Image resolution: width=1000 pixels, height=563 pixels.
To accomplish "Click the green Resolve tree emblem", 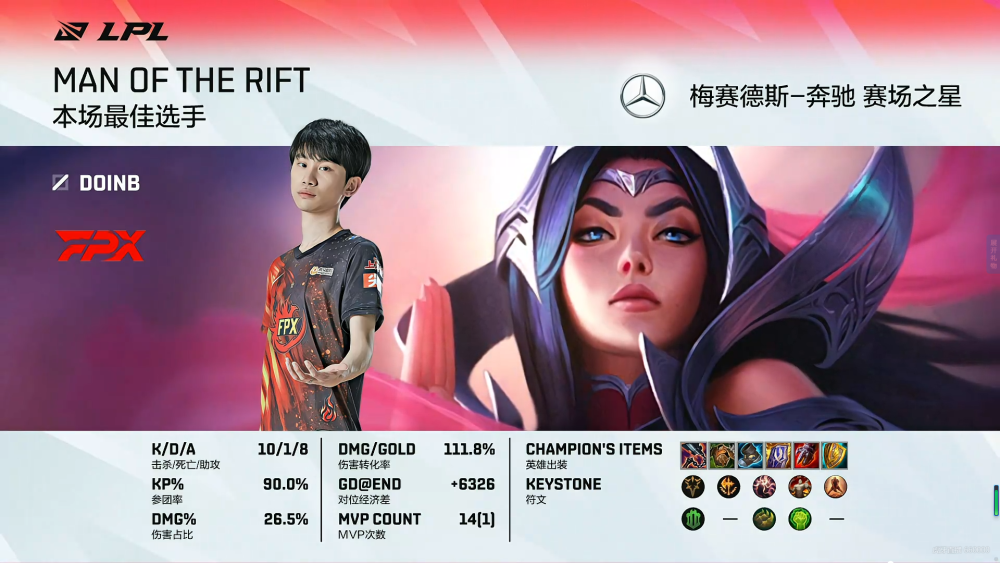I will tap(694, 519).
